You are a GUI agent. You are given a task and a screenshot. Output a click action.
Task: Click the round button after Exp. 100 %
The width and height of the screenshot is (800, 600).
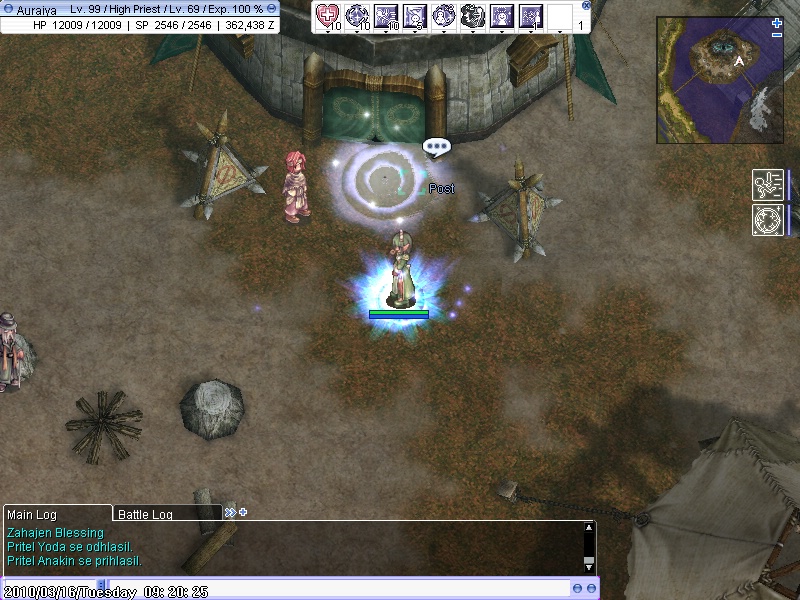point(272,8)
